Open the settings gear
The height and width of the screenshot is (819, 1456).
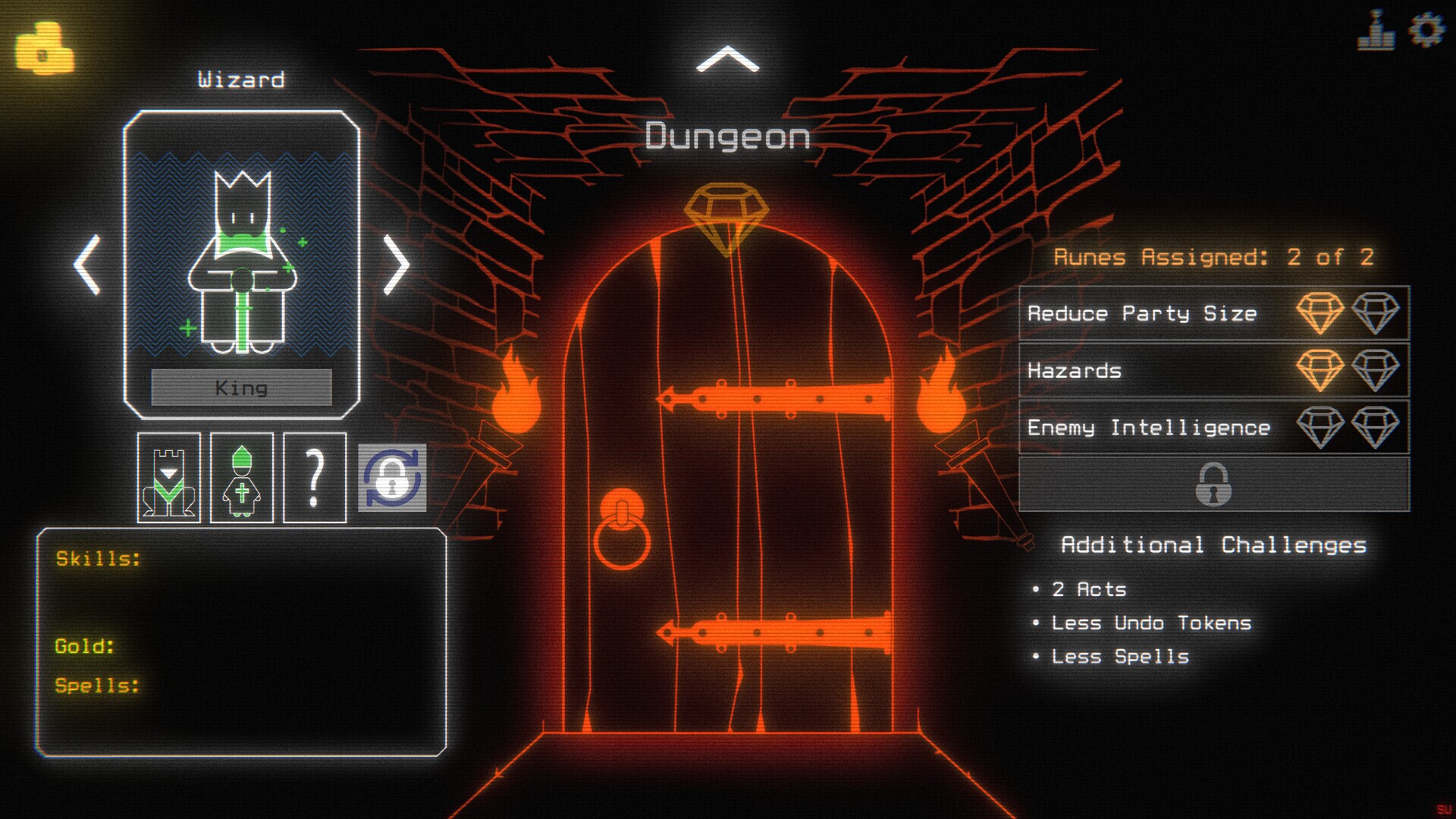(x=1429, y=32)
